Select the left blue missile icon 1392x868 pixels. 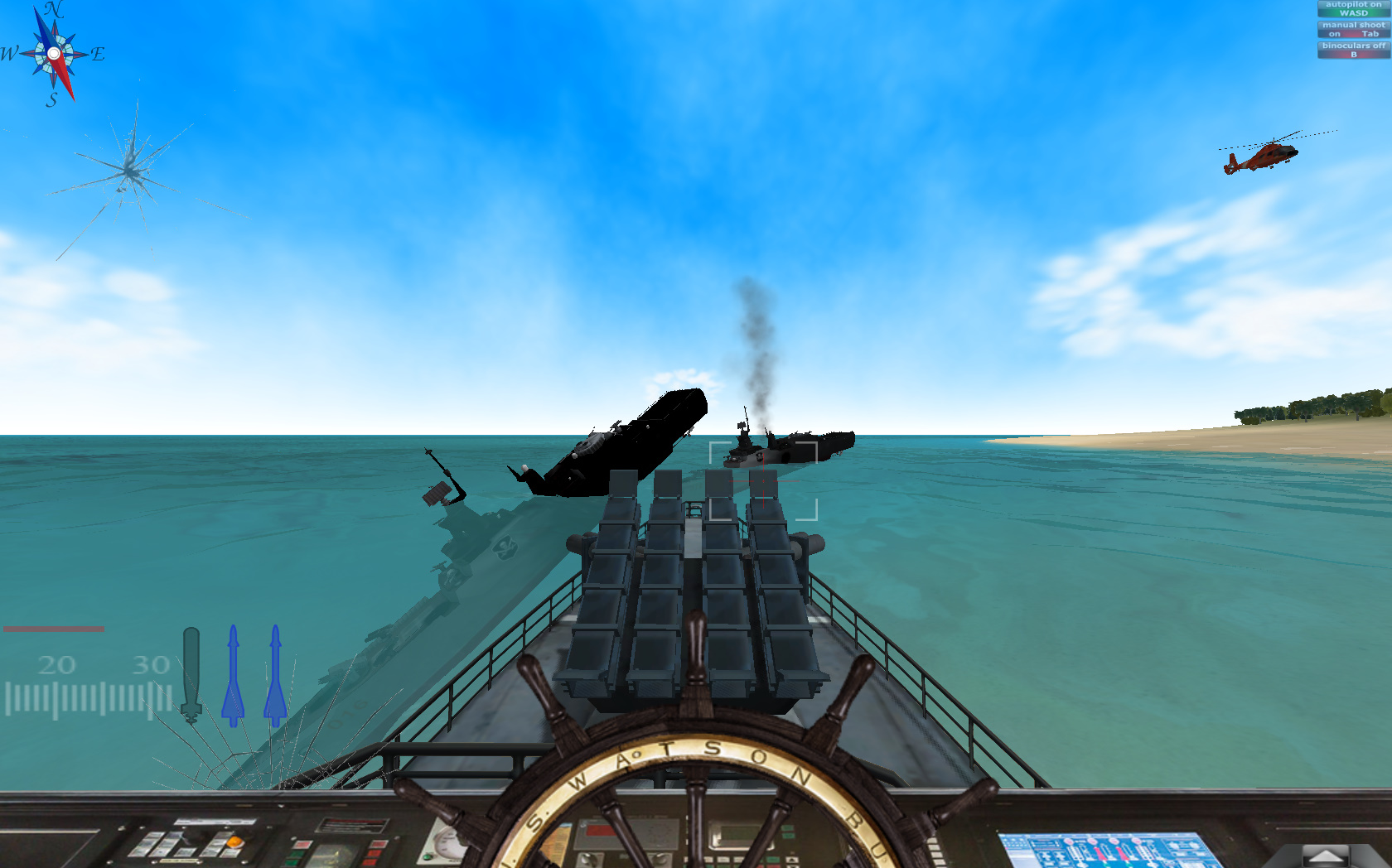pyautogui.click(x=234, y=671)
